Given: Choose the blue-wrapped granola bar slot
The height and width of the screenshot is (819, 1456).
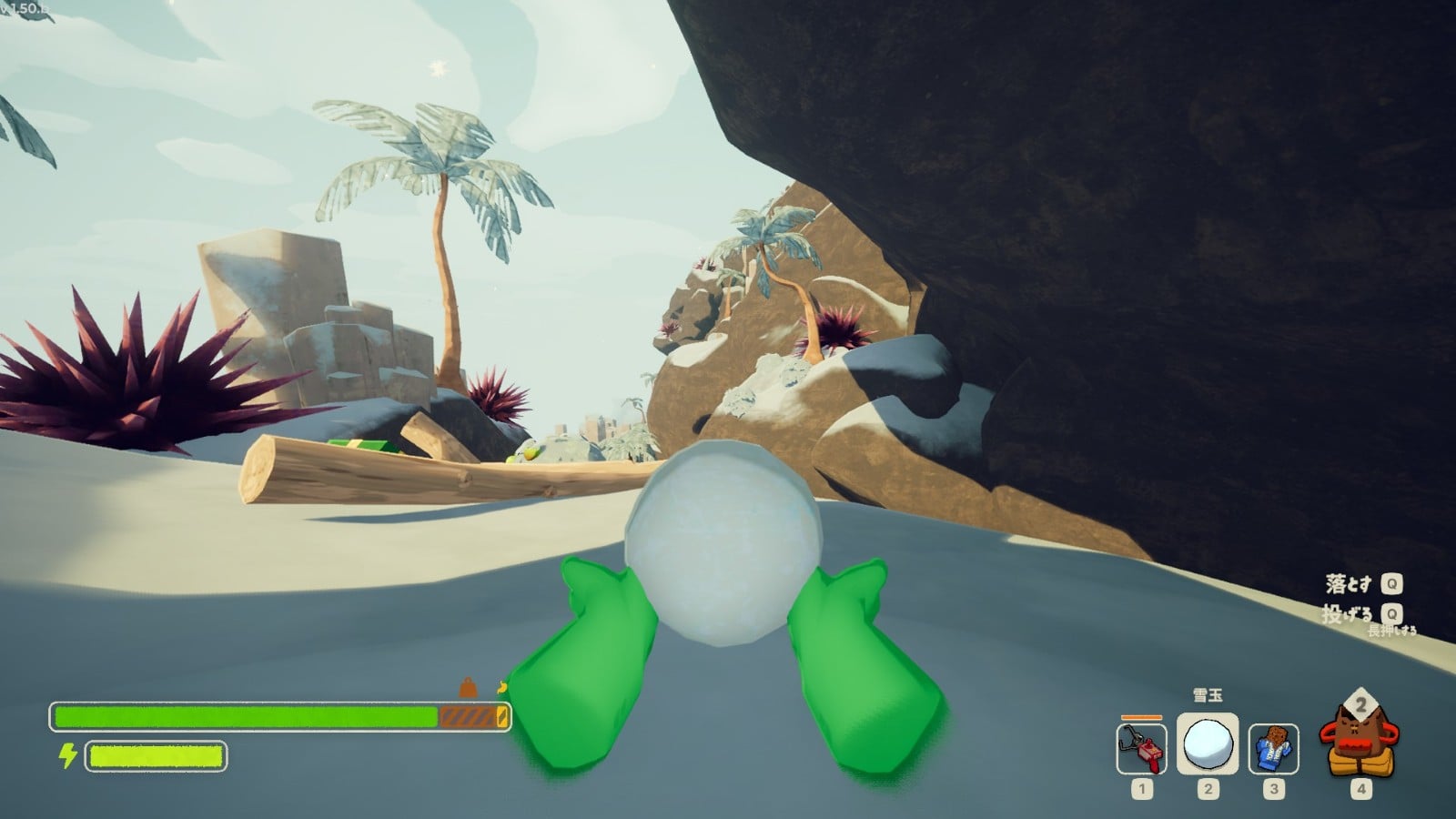Looking at the screenshot, I should pos(1273,749).
